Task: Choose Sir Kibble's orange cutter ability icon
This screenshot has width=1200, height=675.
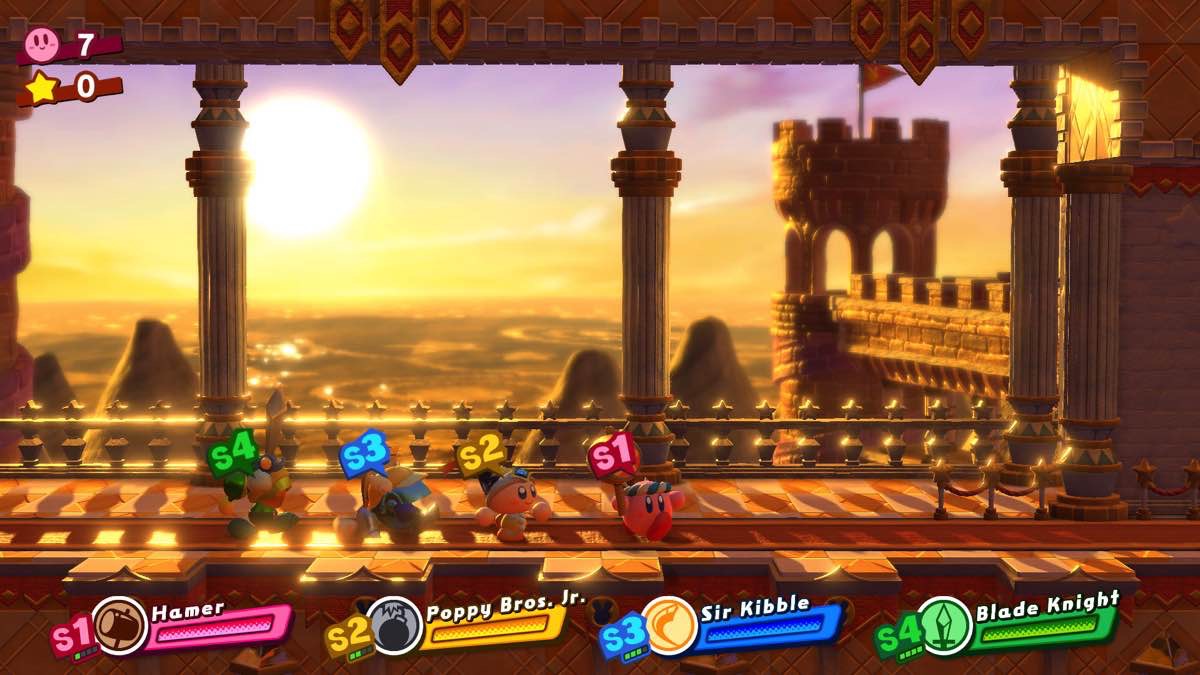Action: 669,626
